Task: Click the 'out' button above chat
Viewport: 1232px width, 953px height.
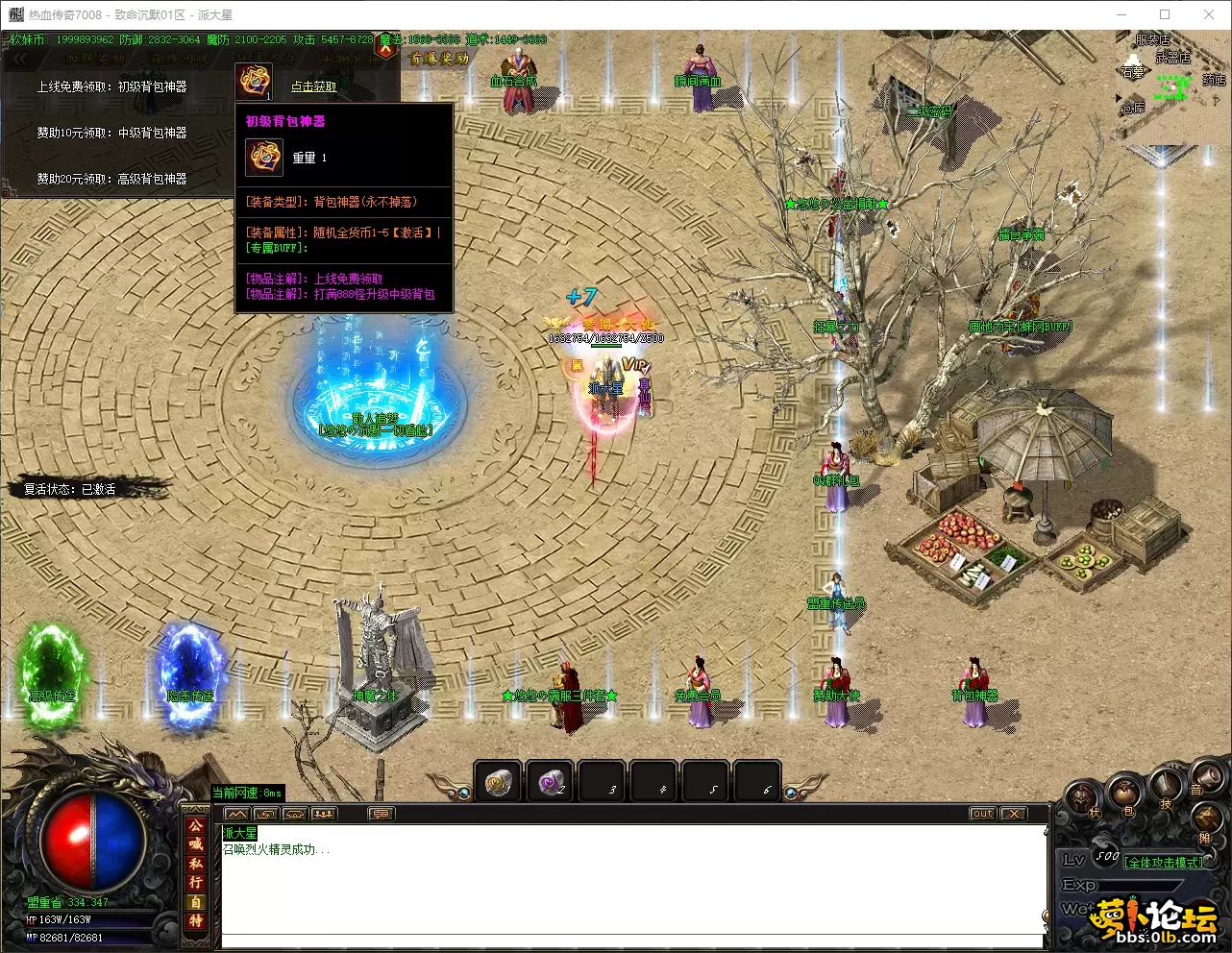Action: [x=982, y=814]
